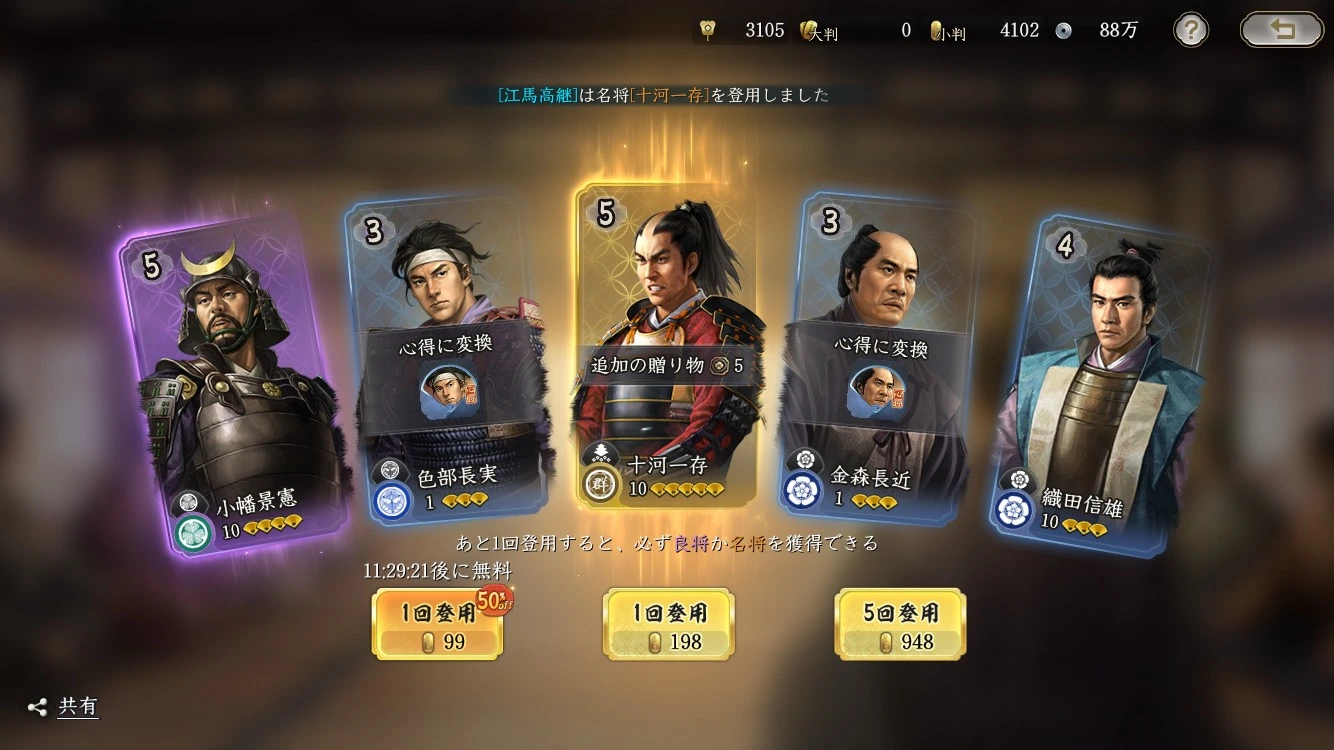Screen dimensions: 1334x750
Task: Share results with the 共有 link
Action: tap(66, 707)
